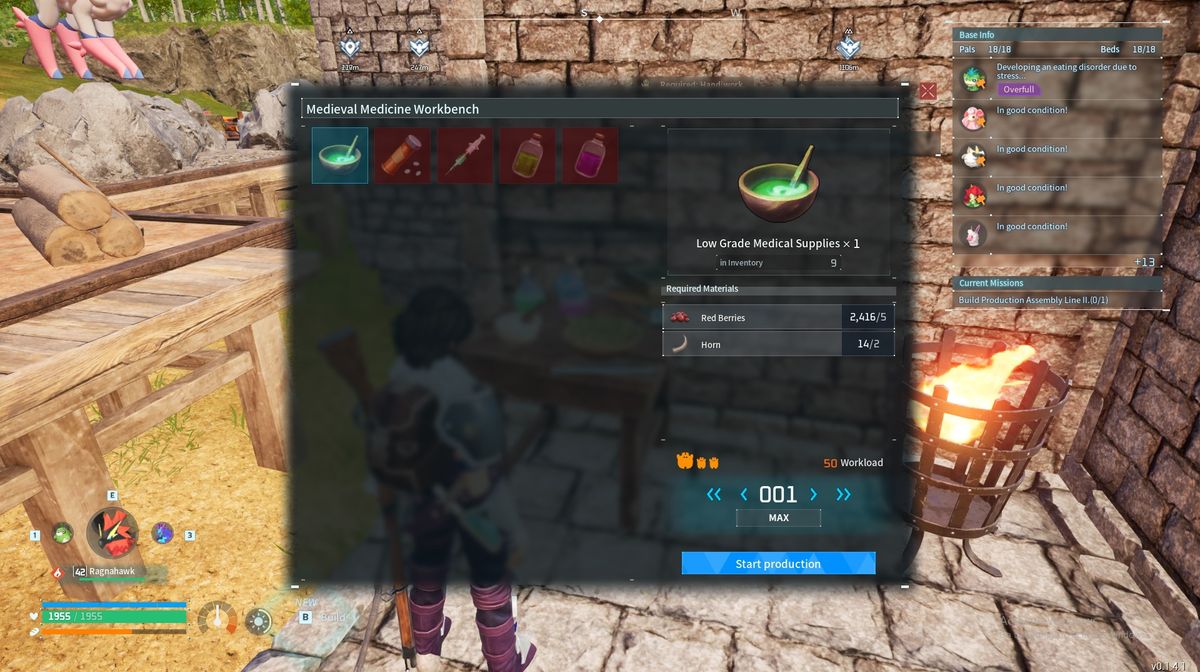Select the Horn material row
The height and width of the screenshot is (672, 1200).
tap(776, 344)
